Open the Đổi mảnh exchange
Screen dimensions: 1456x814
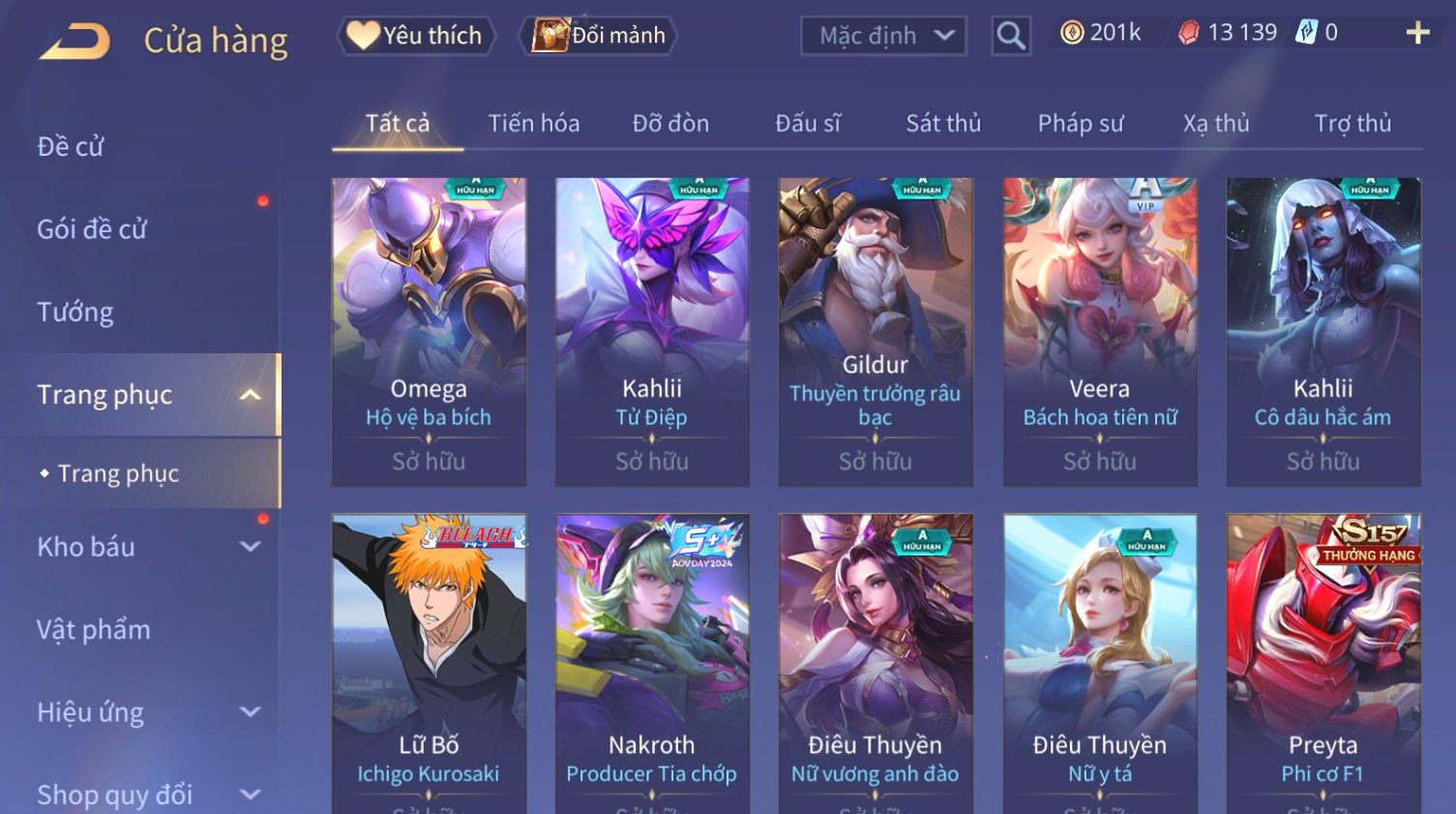[x=599, y=36]
